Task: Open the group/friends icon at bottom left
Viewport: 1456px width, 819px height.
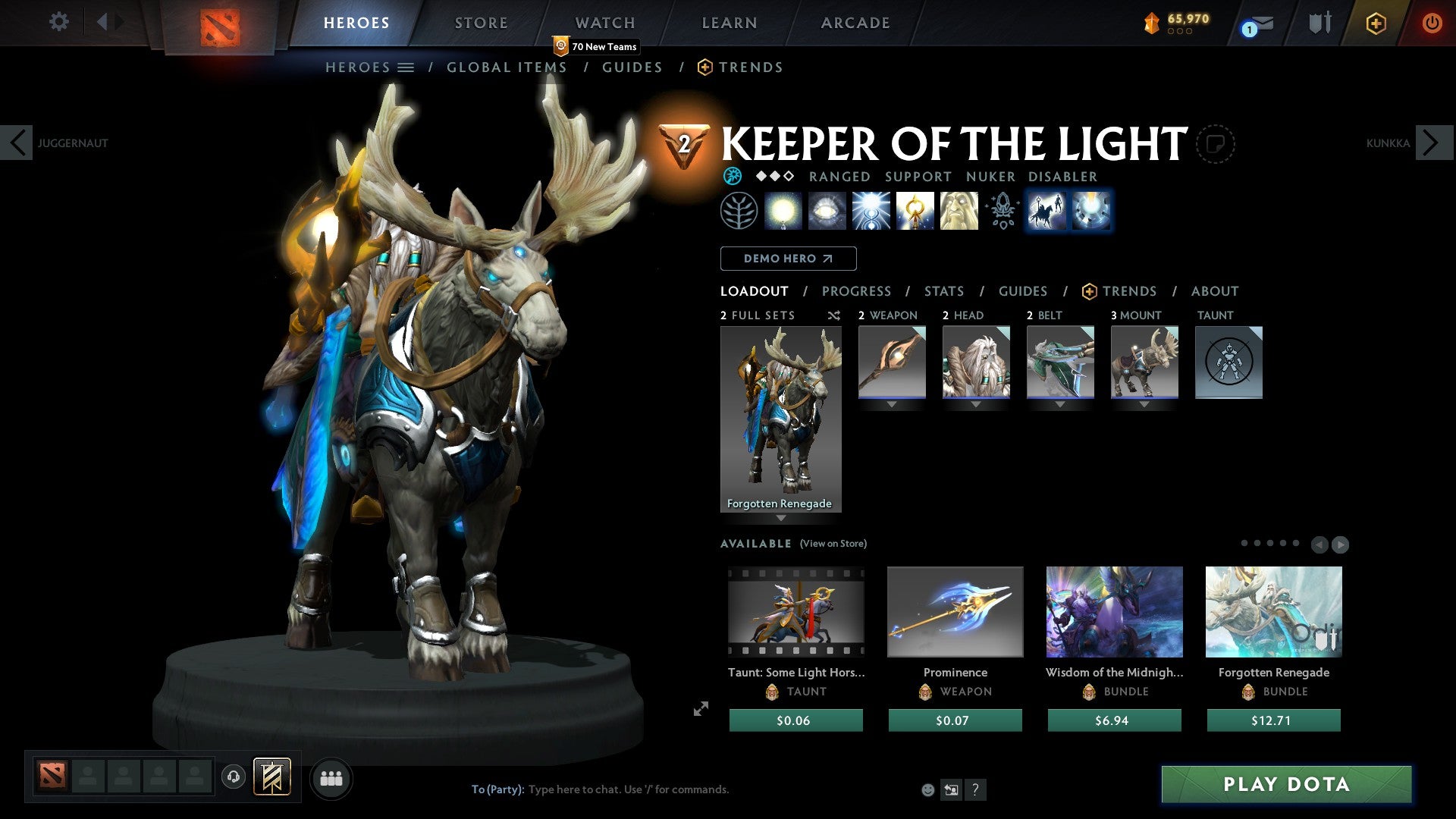Action: (x=331, y=777)
